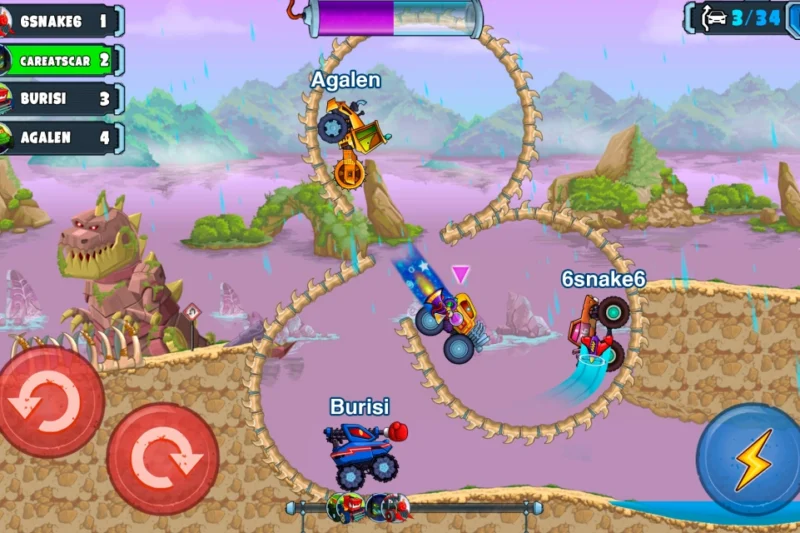
Task: Click the AGALEN fourth-place row
Action: tap(62, 138)
